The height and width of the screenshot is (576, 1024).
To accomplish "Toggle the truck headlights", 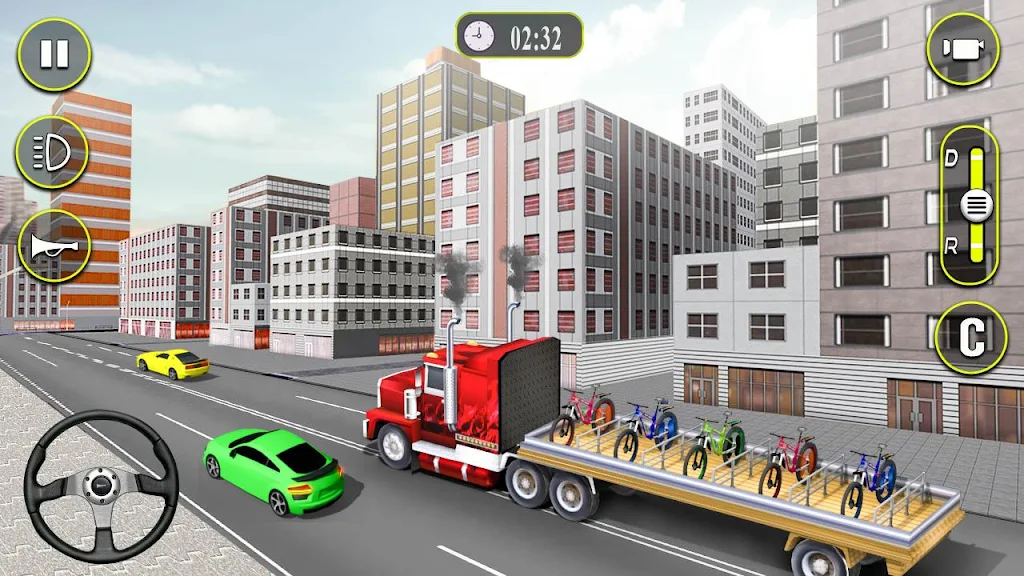I will click(52, 152).
